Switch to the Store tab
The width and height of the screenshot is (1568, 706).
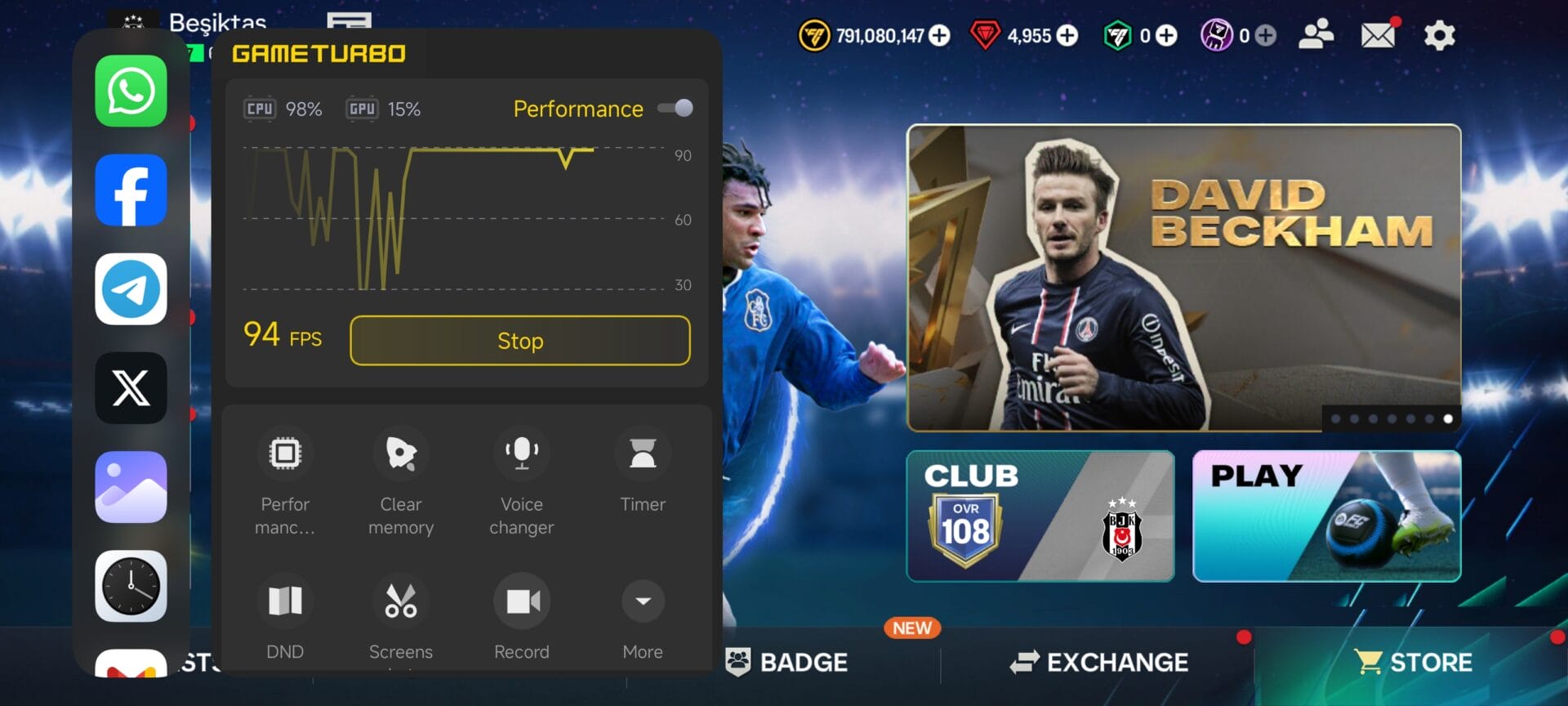click(1414, 662)
